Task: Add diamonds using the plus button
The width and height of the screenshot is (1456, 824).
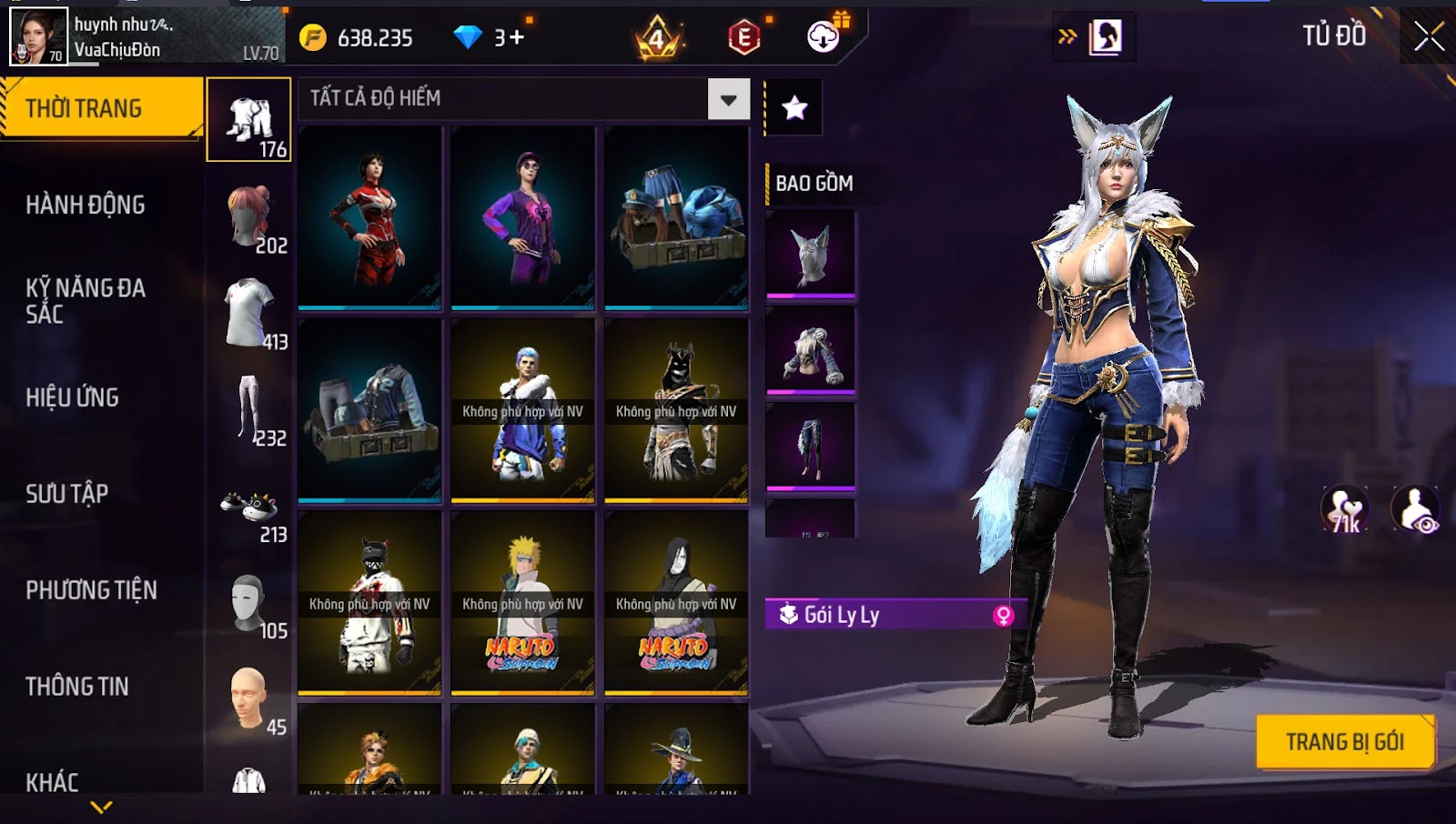Action: click(517, 37)
